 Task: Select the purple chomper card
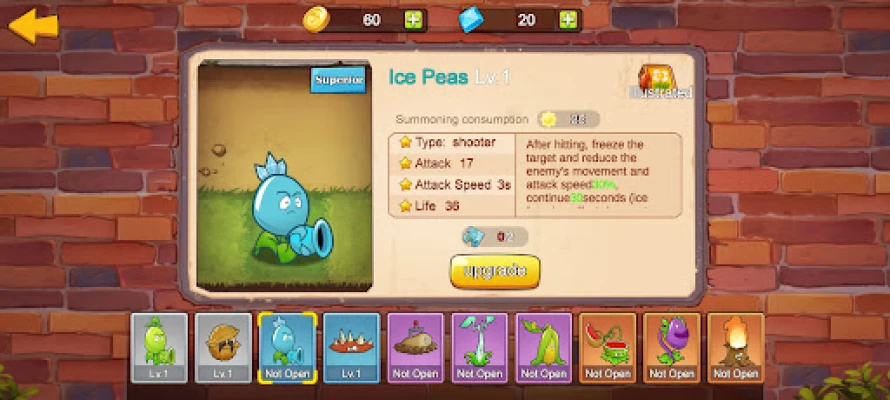[x=671, y=347]
